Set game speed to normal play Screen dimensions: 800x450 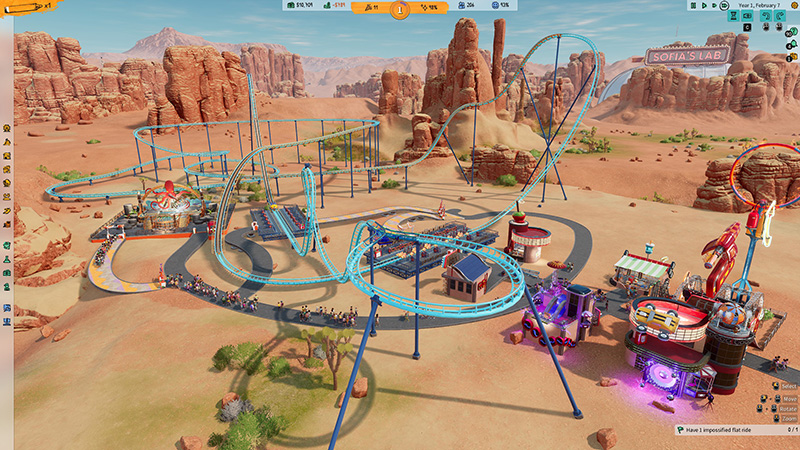pos(705,5)
